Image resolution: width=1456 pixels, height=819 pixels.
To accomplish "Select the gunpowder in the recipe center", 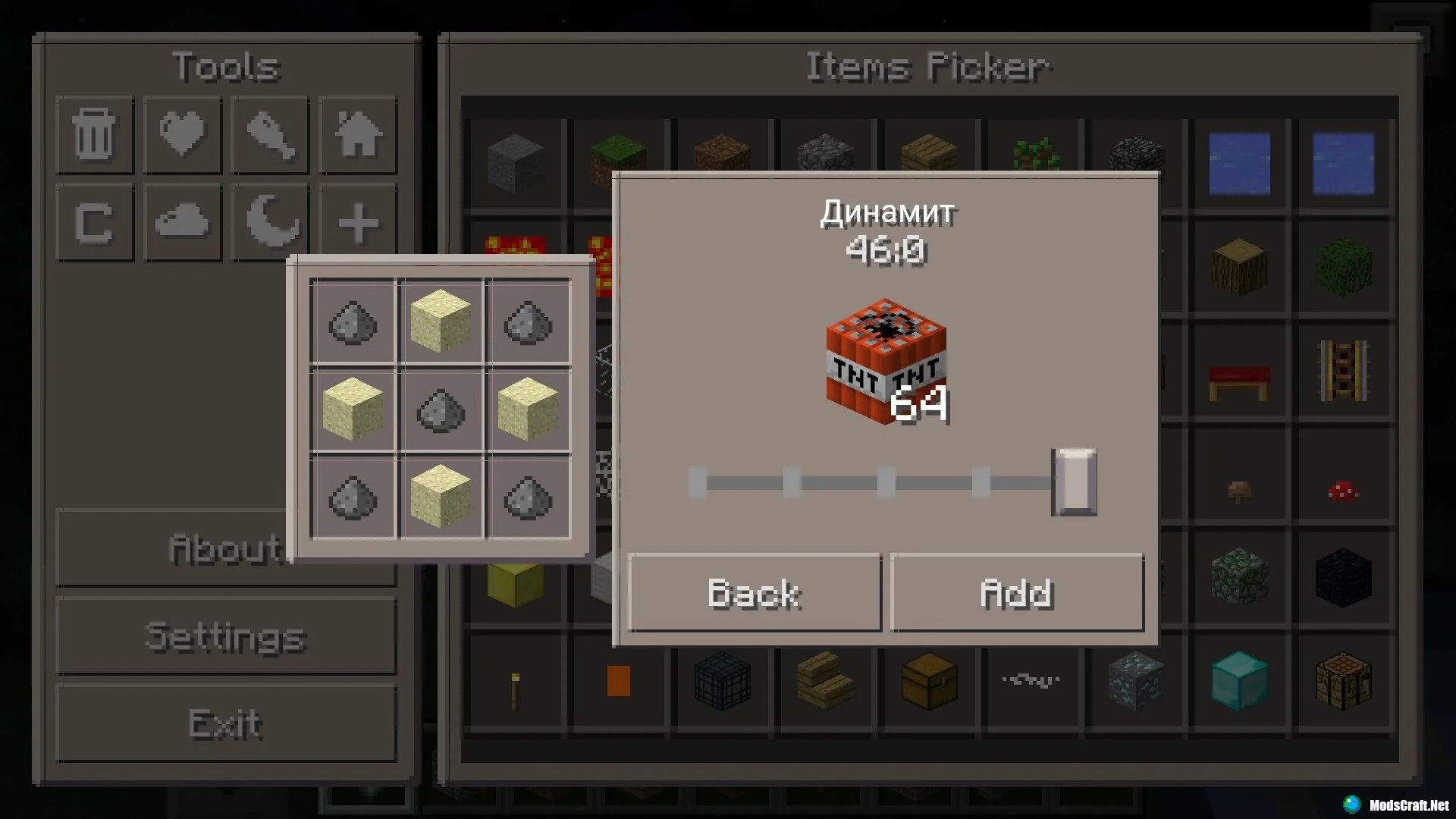I will click(441, 410).
